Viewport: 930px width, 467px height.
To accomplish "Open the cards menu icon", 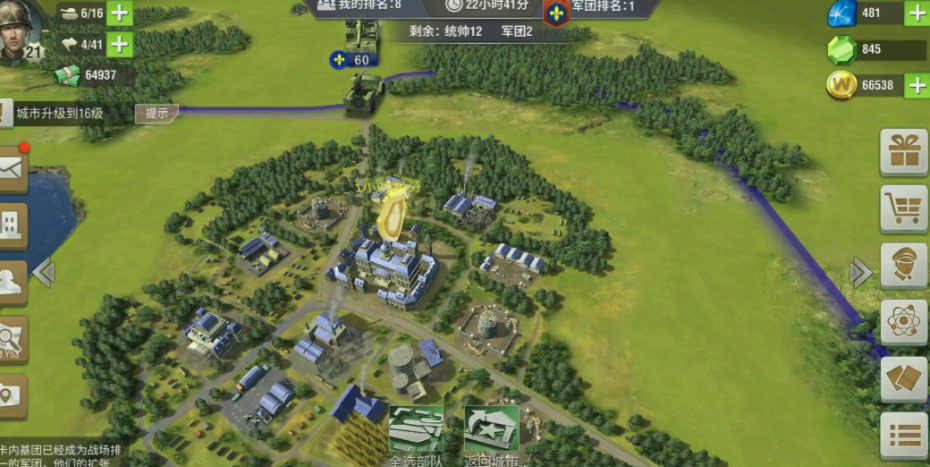I will click(903, 380).
